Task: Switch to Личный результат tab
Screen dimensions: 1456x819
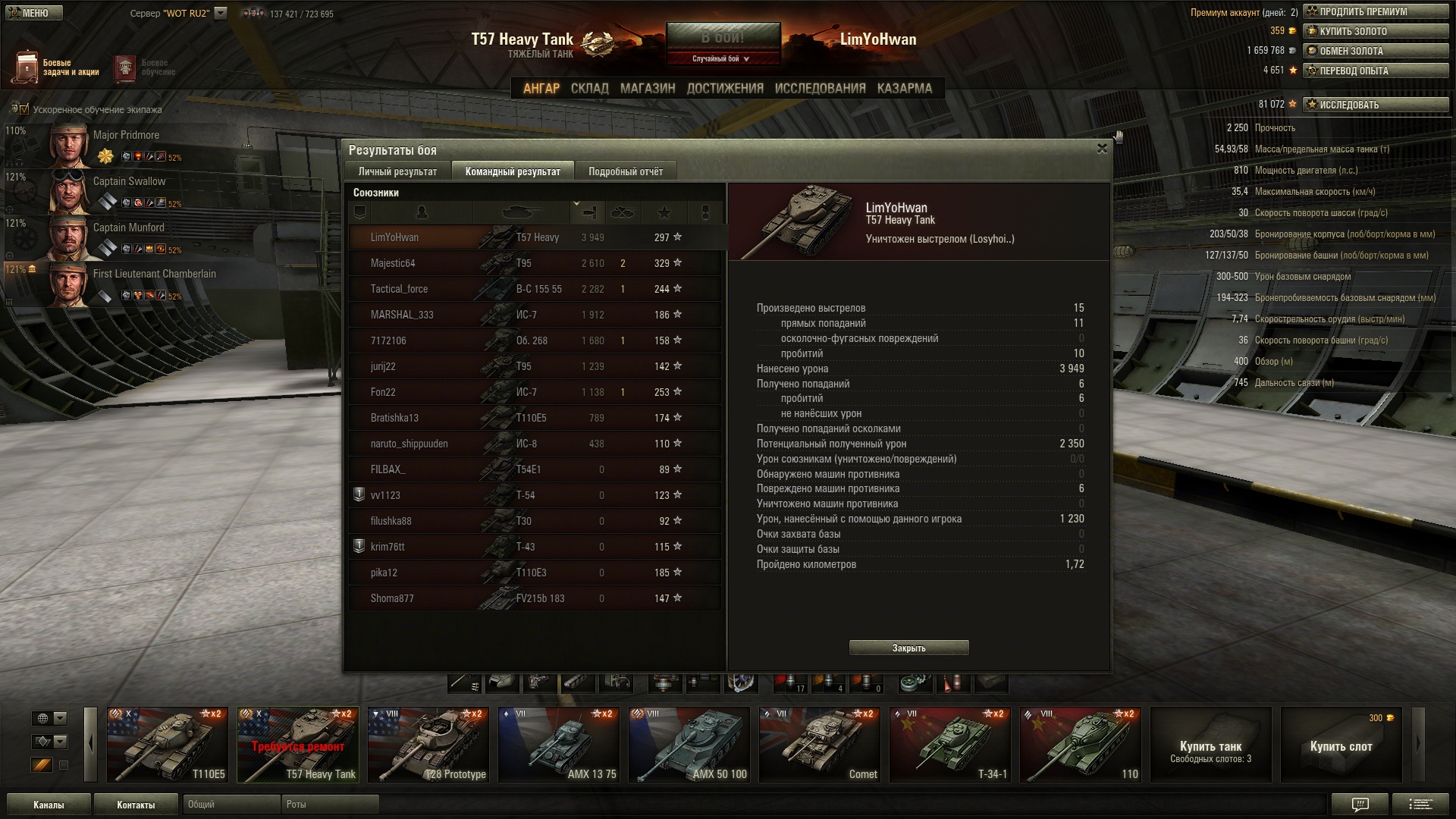Action: (x=397, y=171)
